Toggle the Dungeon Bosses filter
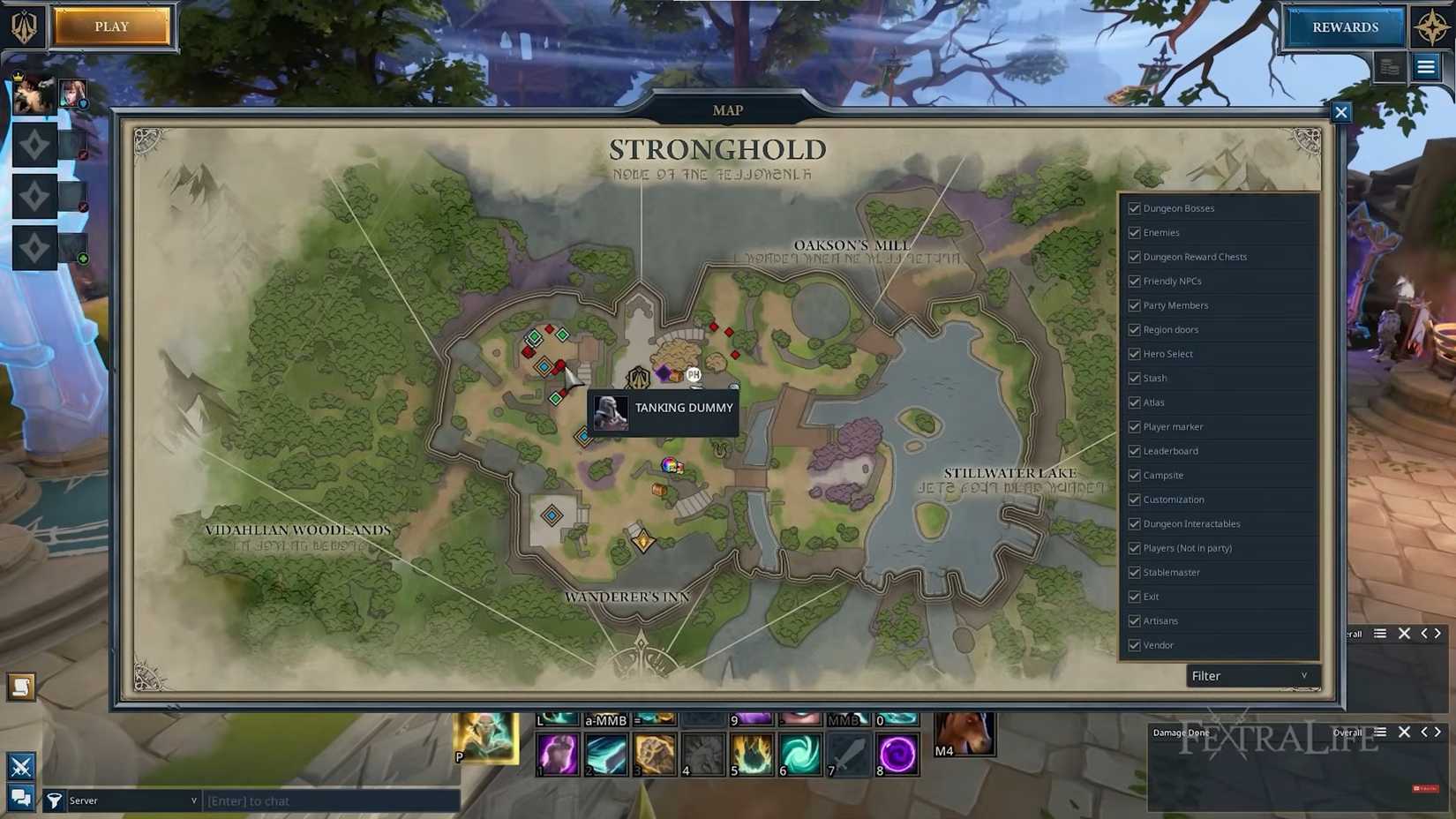This screenshot has width=1456, height=819. pos(1134,208)
